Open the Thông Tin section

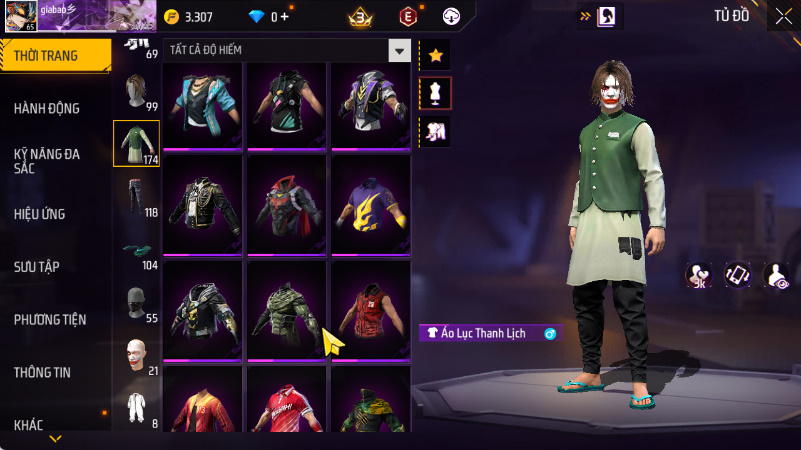(x=42, y=372)
